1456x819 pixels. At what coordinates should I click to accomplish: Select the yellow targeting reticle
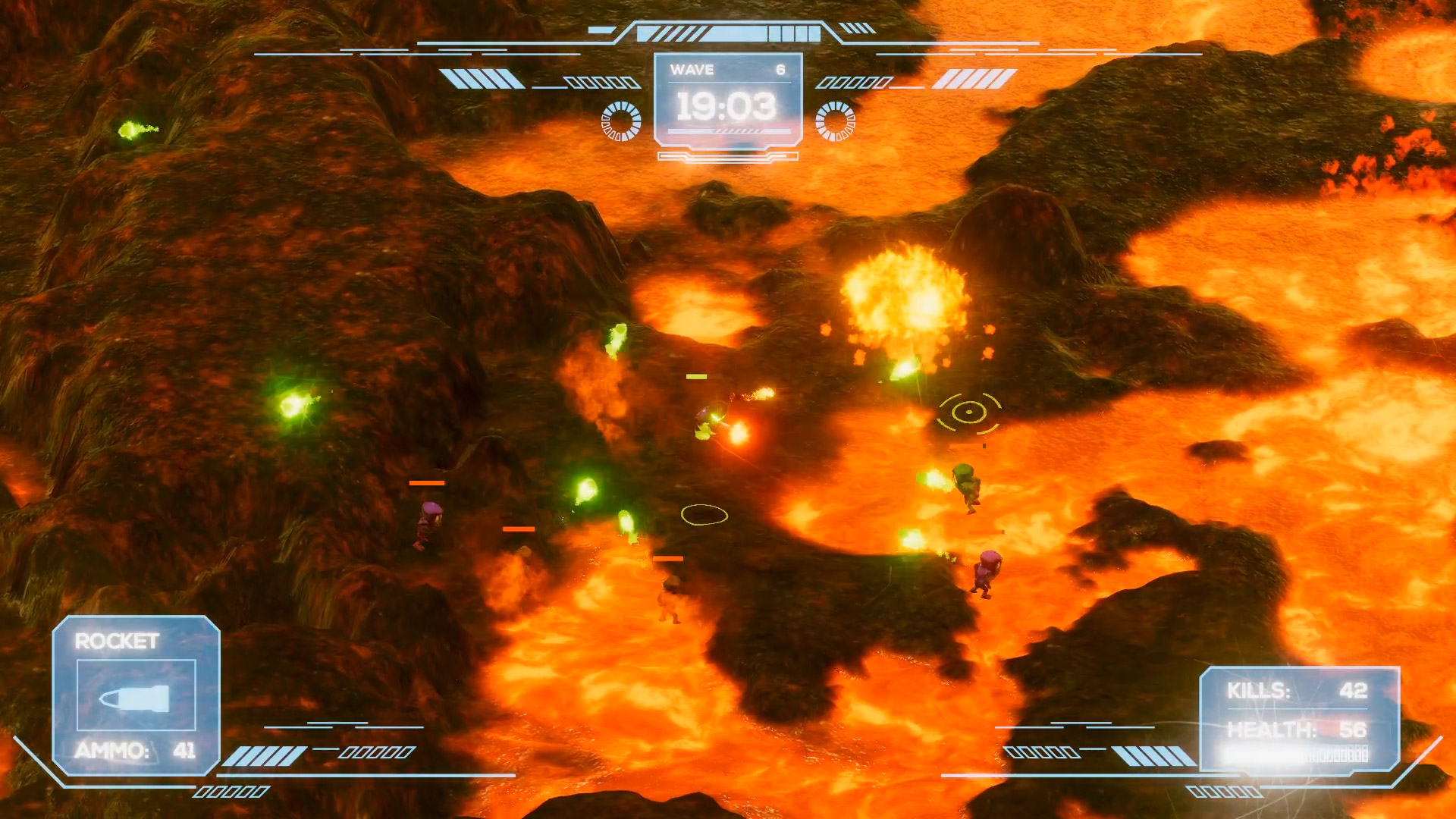point(968,411)
